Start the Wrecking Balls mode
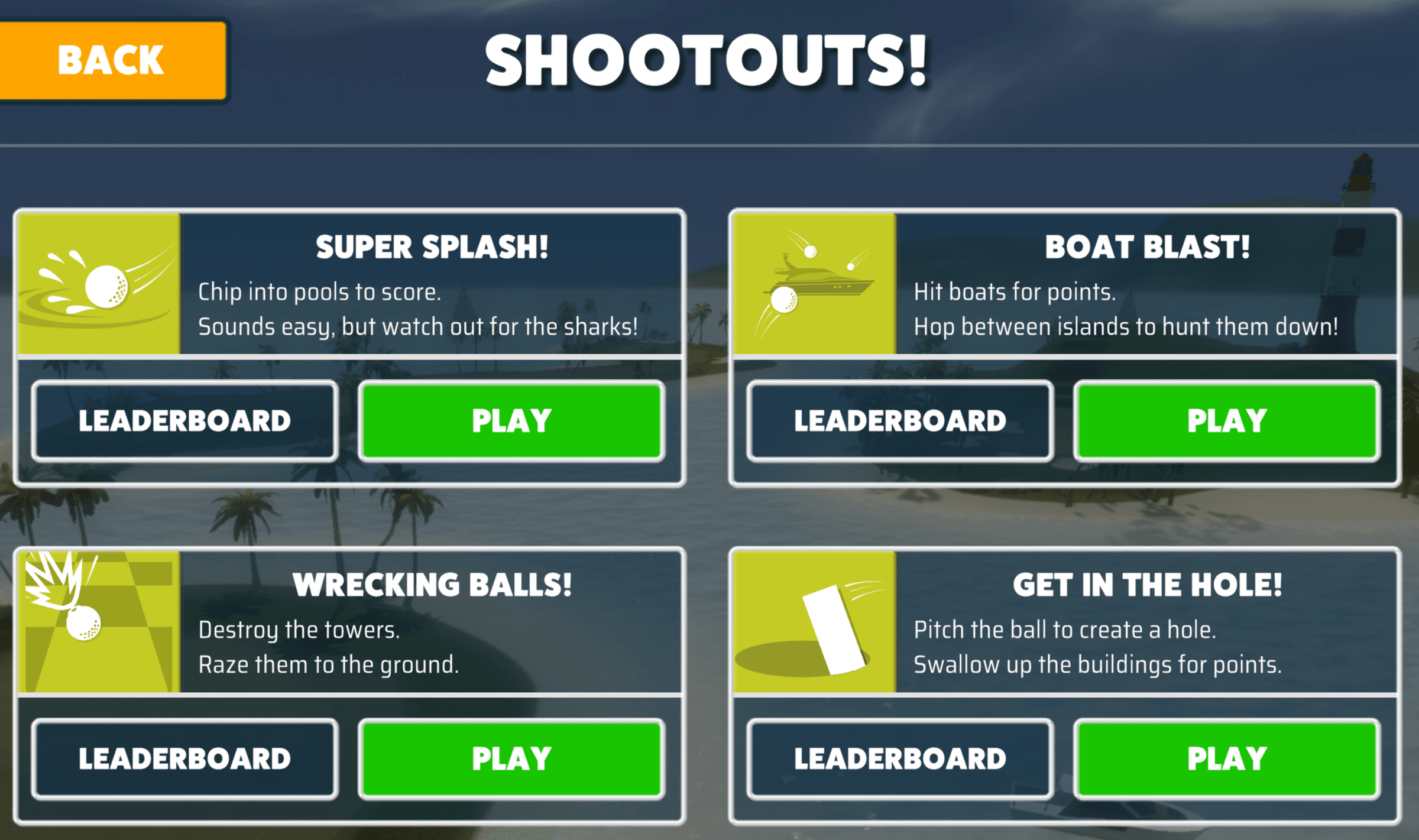 point(512,758)
